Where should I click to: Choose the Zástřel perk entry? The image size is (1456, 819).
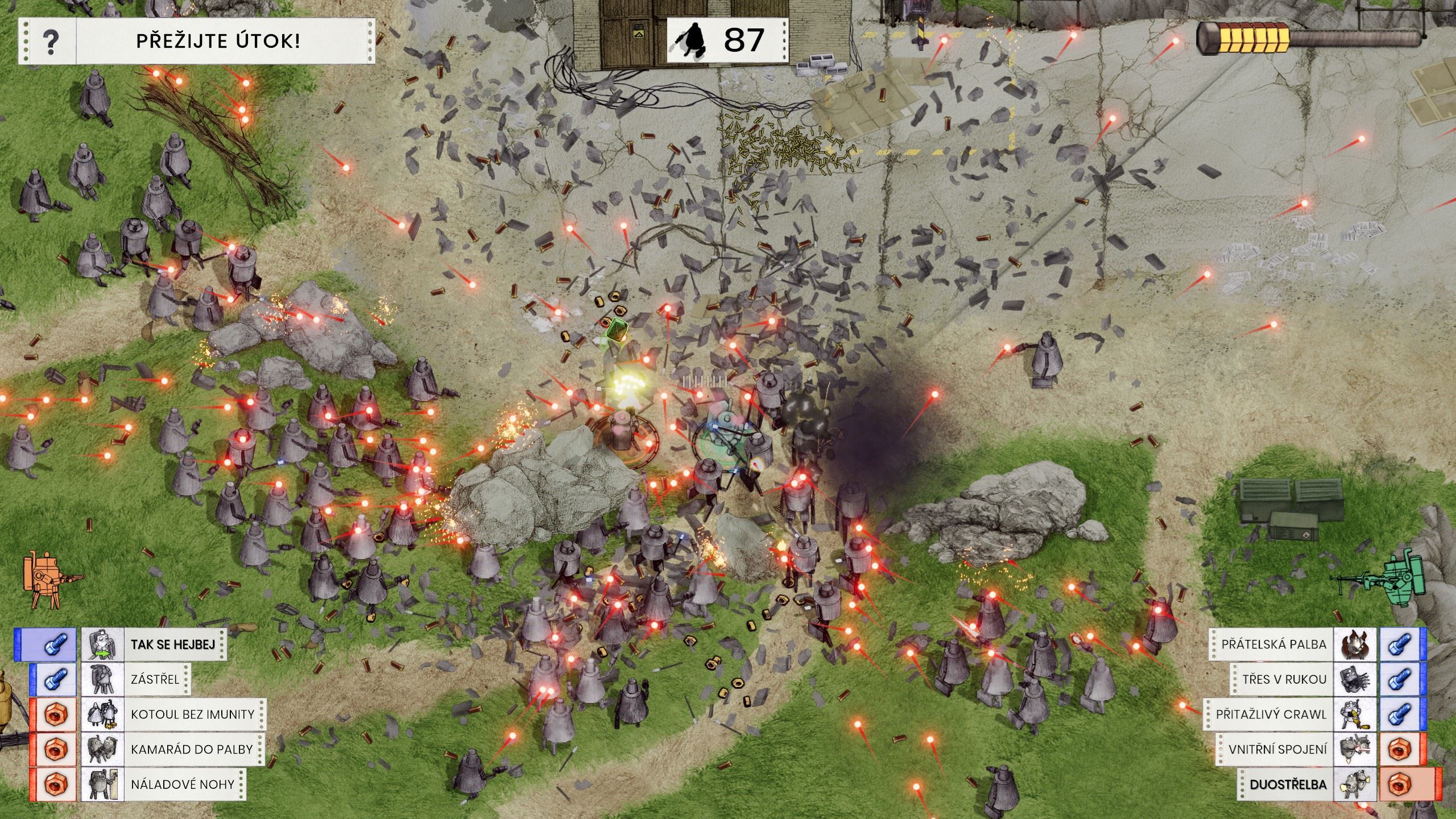[x=155, y=679]
